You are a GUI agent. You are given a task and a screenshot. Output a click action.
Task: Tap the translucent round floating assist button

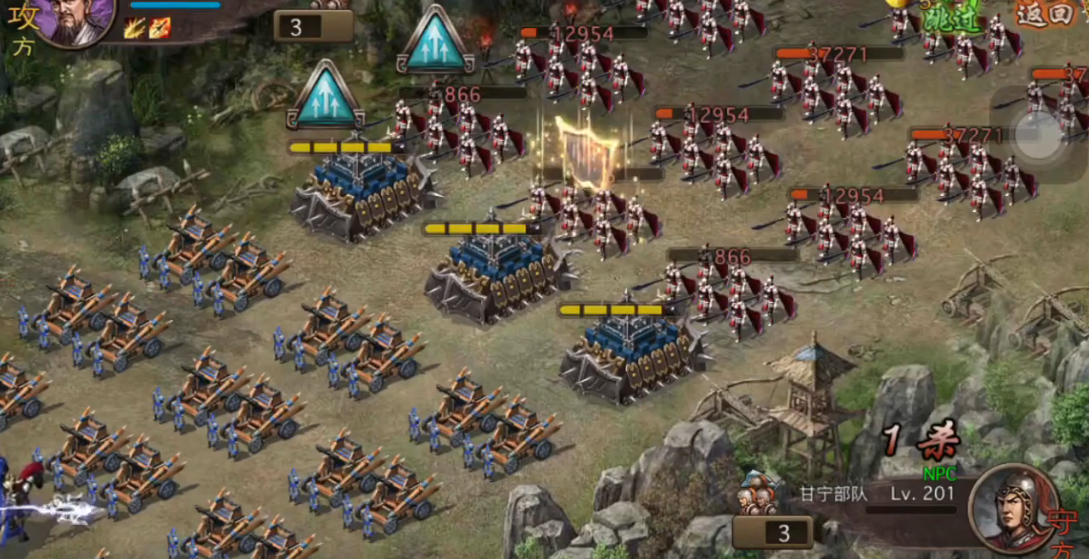[x=1040, y=132]
